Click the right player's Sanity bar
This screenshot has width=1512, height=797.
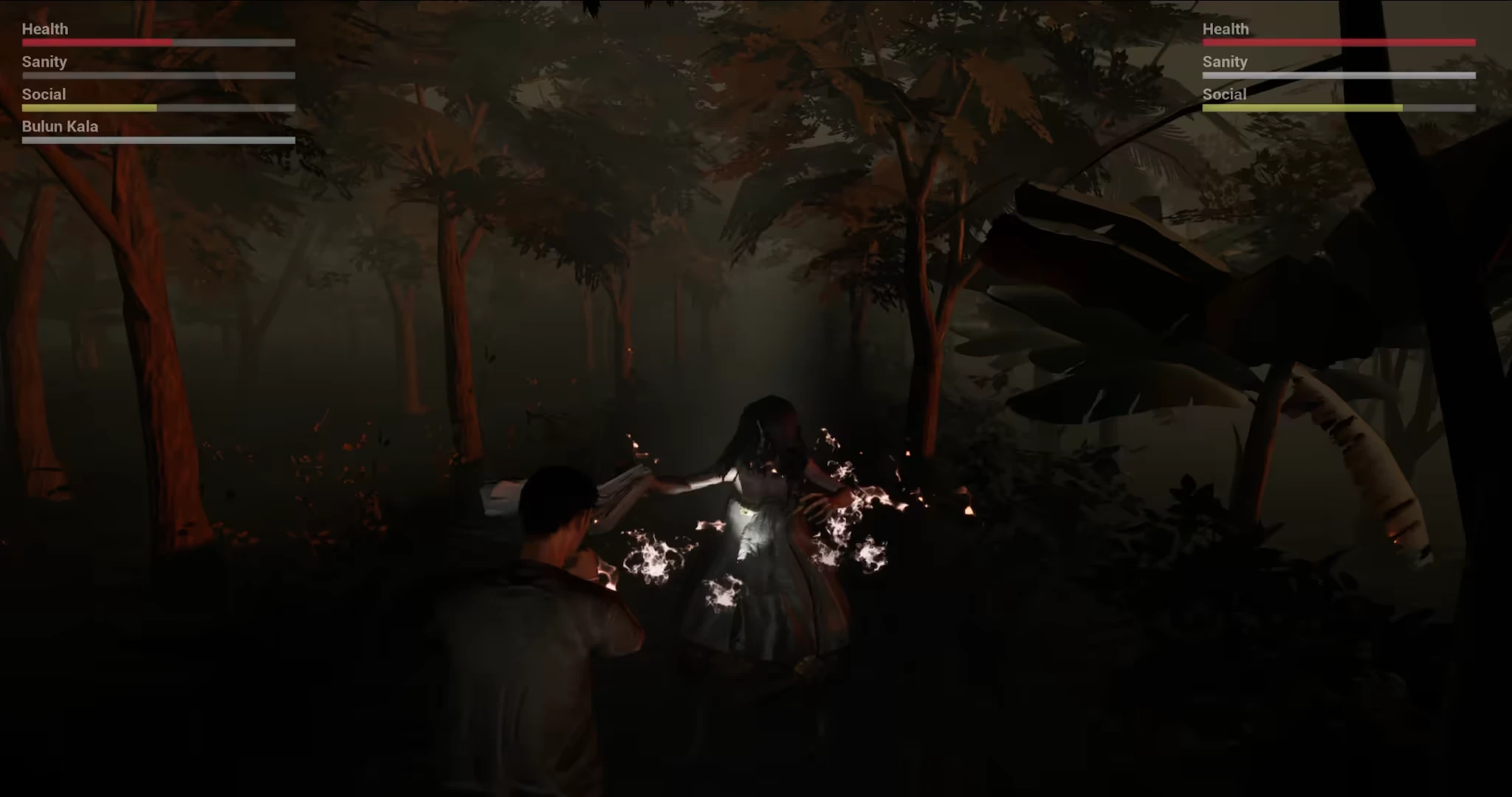coord(1338,75)
